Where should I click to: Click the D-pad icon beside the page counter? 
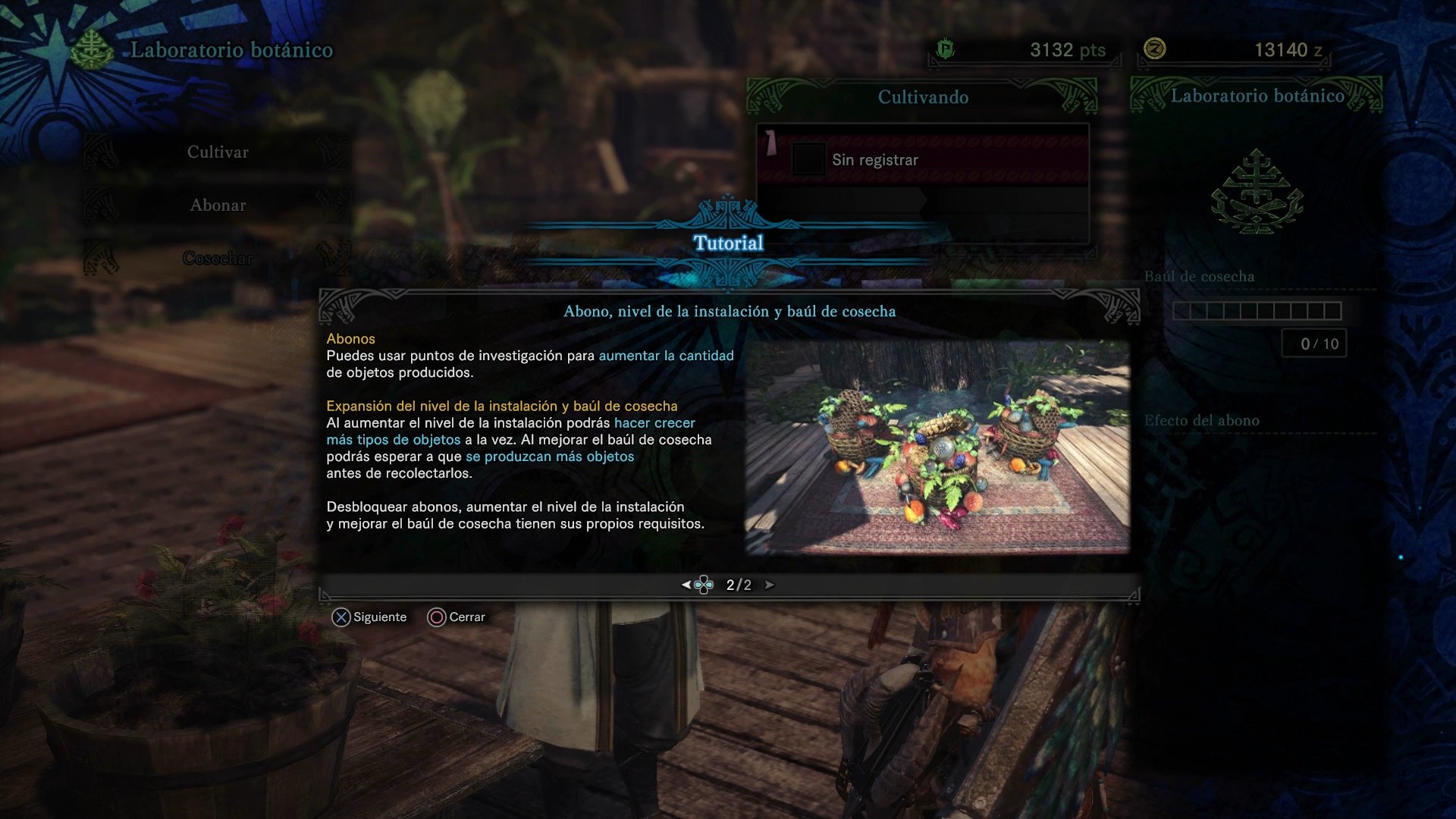(702, 585)
